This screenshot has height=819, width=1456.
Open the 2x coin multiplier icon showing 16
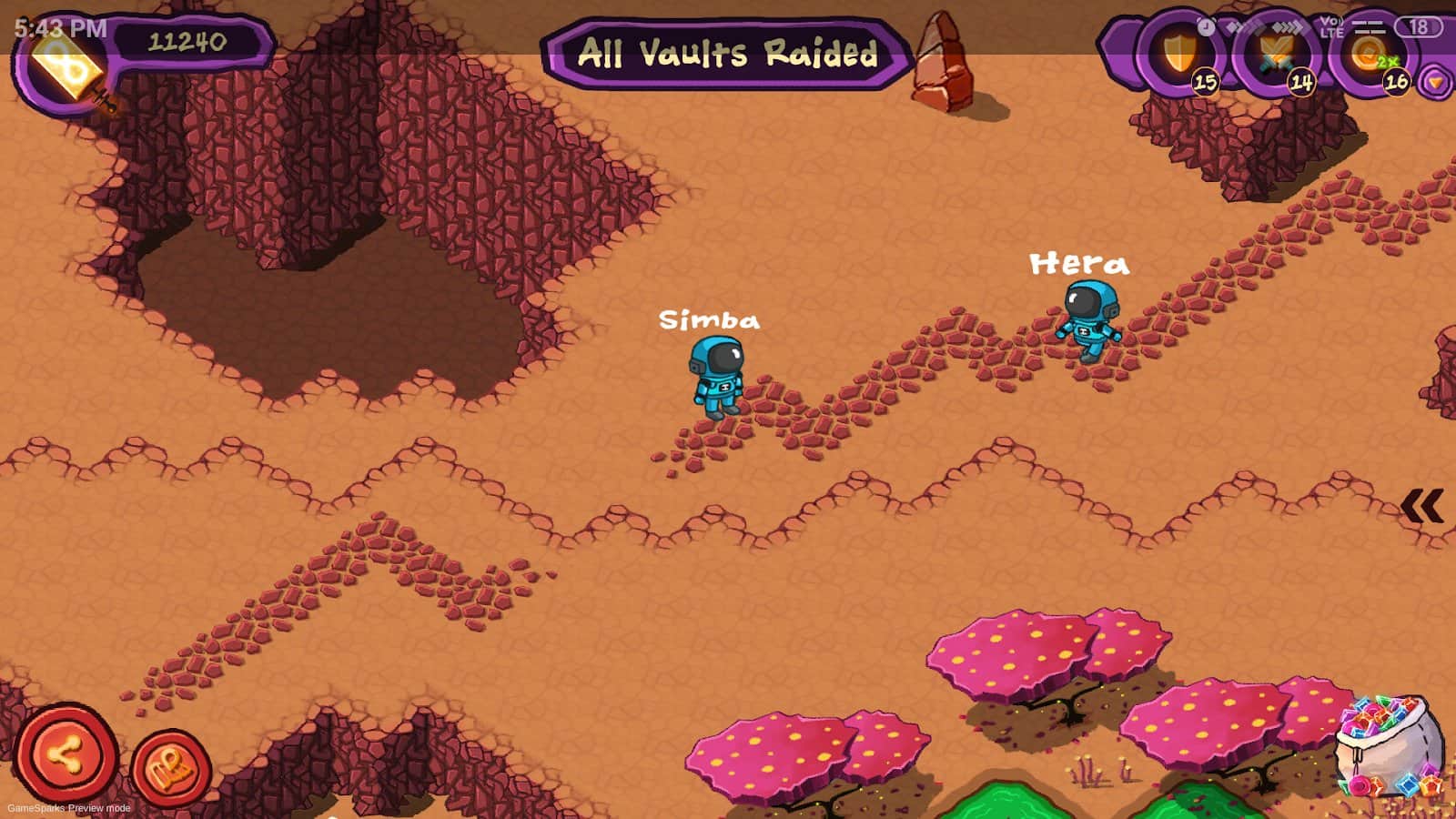pyautogui.click(x=1365, y=53)
